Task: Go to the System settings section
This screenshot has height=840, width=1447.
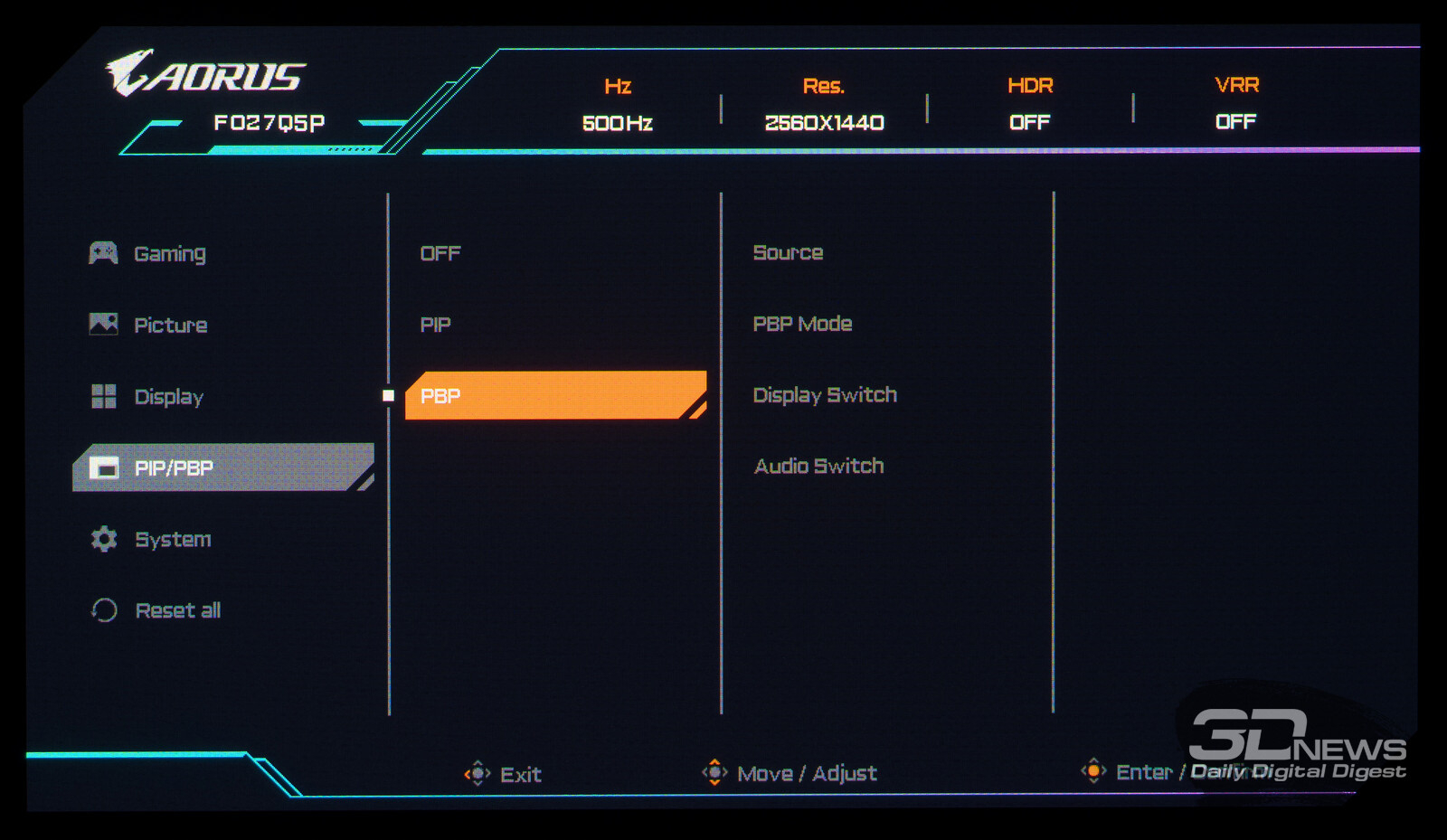Action: point(172,539)
